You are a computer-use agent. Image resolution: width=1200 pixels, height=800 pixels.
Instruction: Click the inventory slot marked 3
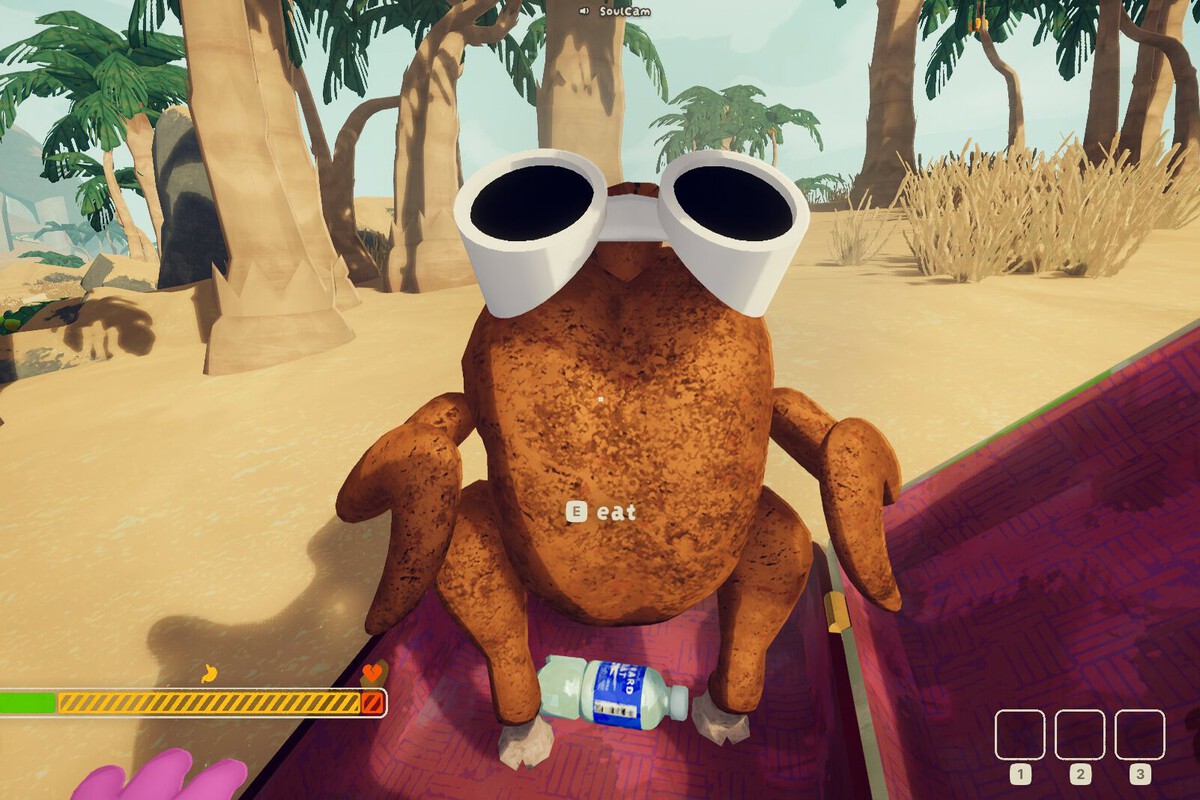[x=1140, y=734]
